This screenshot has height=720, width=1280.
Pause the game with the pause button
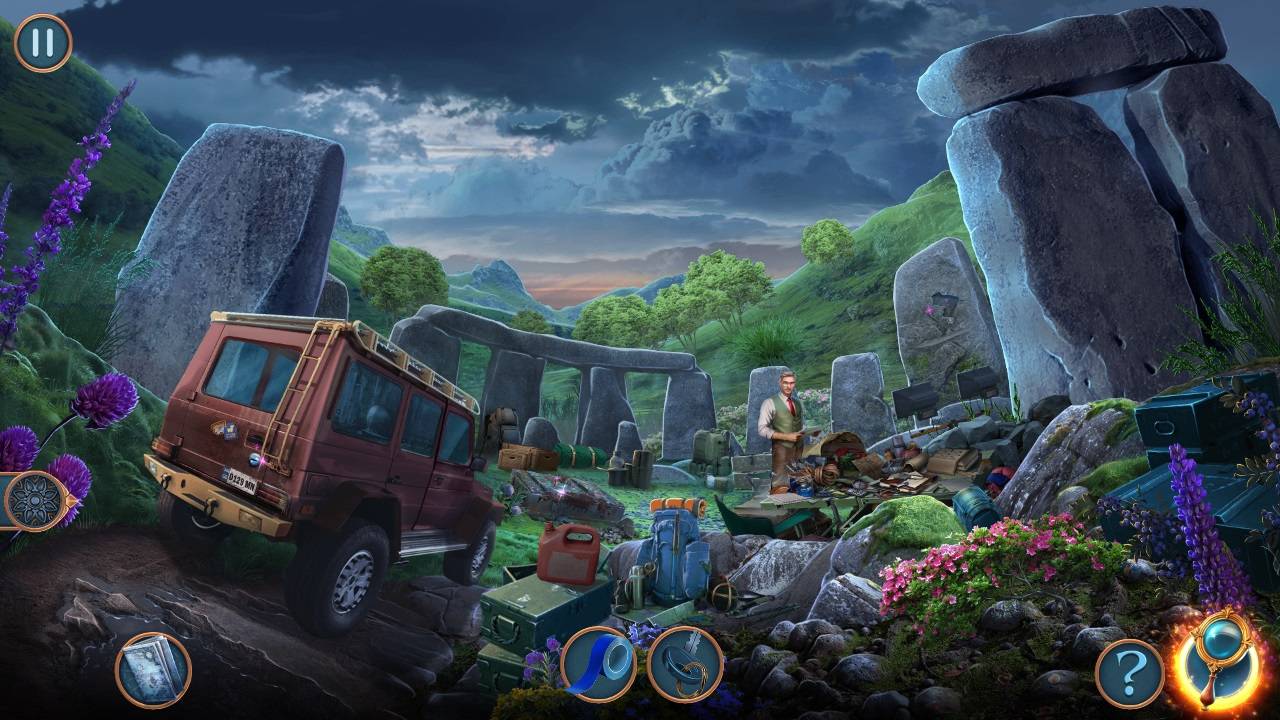click(x=43, y=43)
